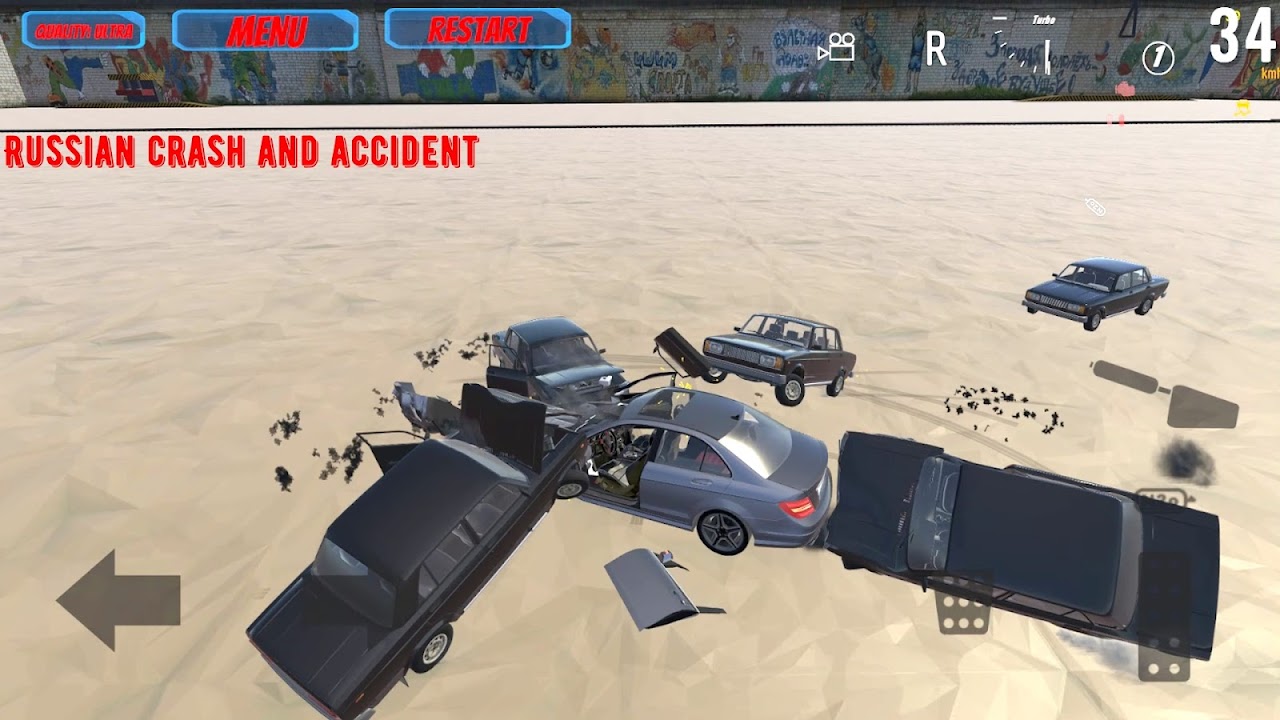Hit the RESTART button
The image size is (1280, 720).
[478, 30]
